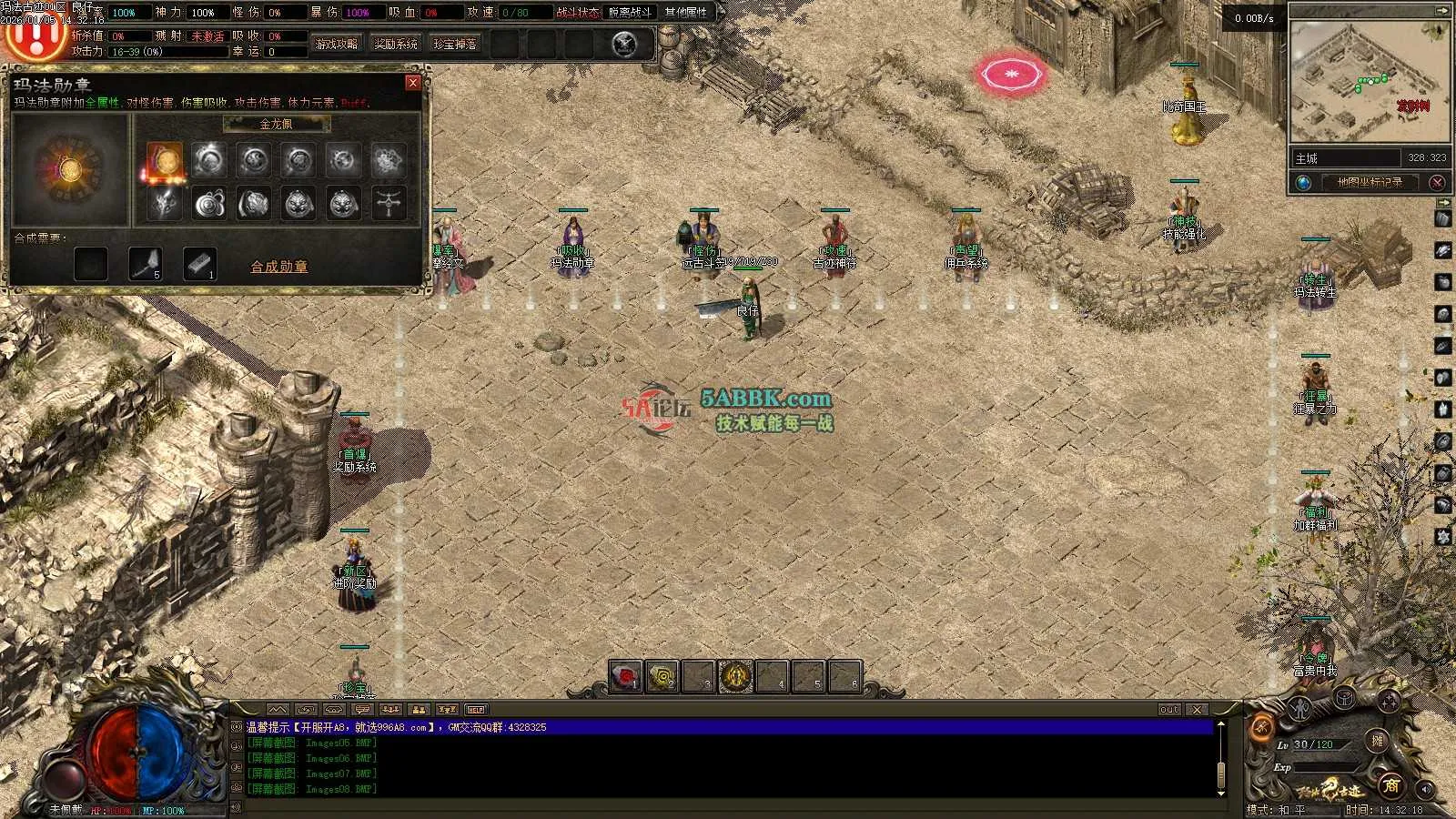1456x819 pixels.
Task: Open the 奖励系统 reward system
Action: tap(396, 44)
